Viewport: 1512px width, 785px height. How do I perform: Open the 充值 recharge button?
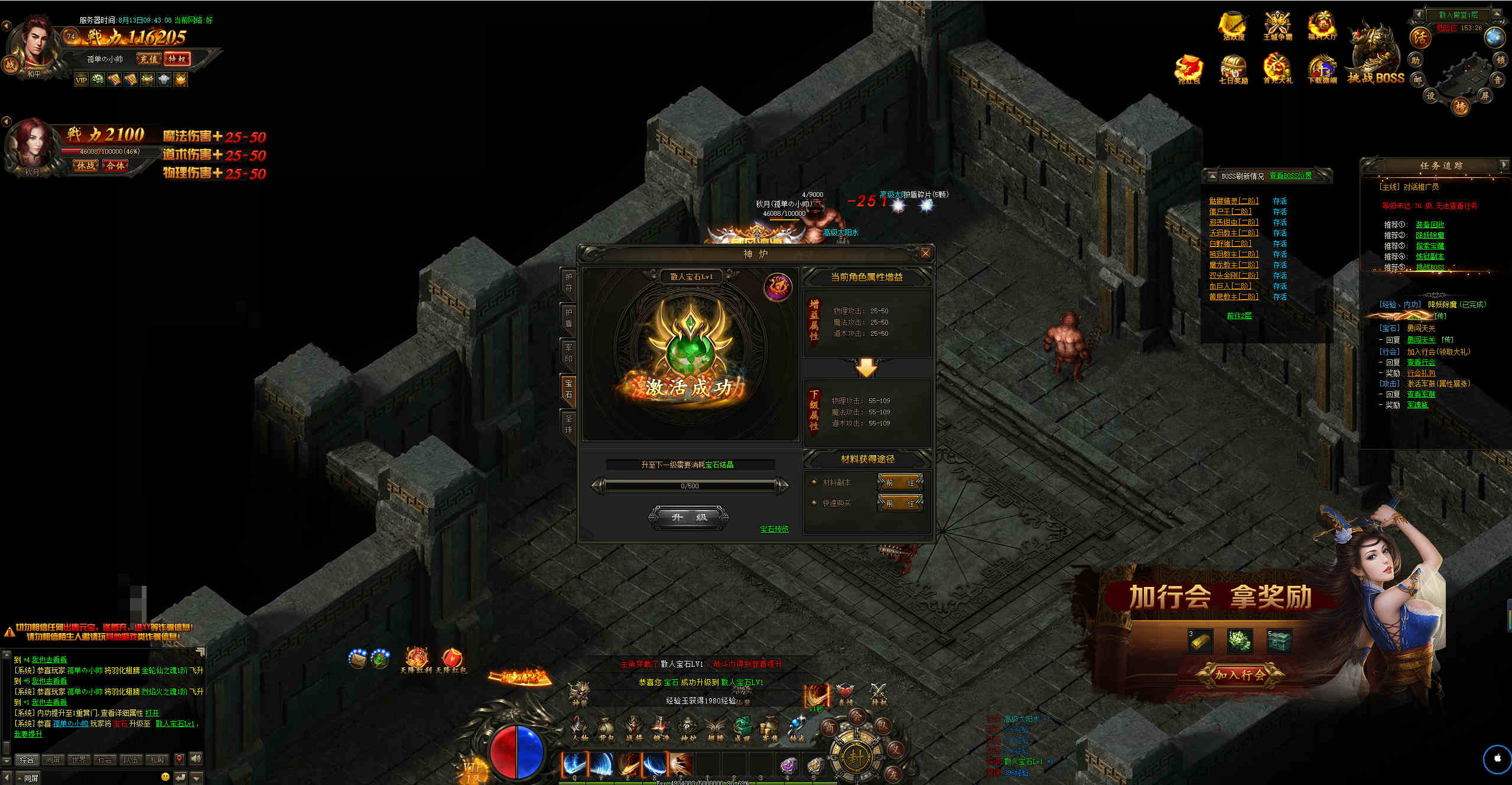(148, 59)
